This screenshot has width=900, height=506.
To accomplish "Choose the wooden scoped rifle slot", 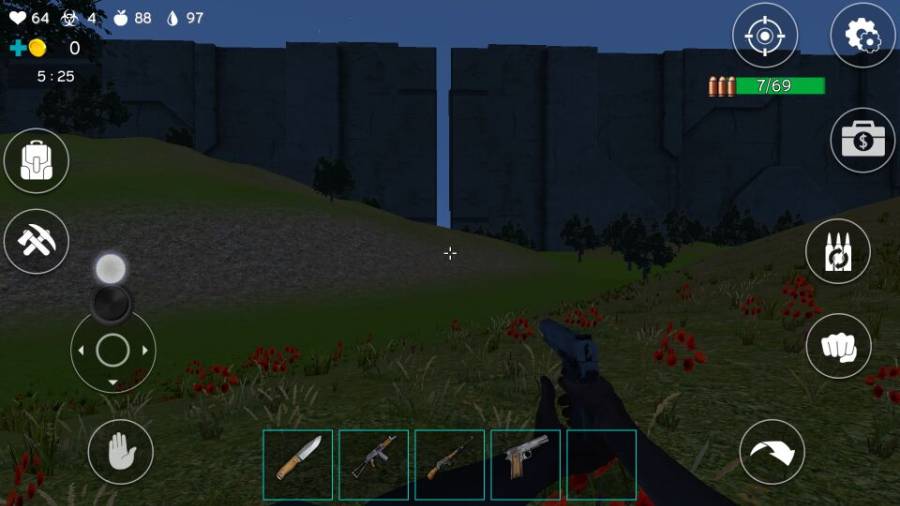I will click(x=450, y=464).
